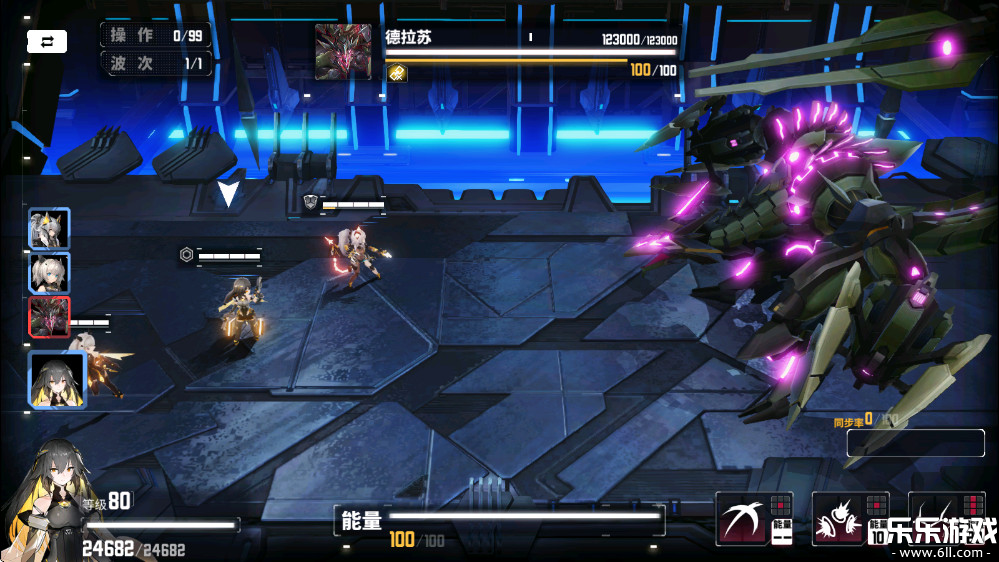Choose the white-haired blue-eyed ally portrait

pos(49,272)
